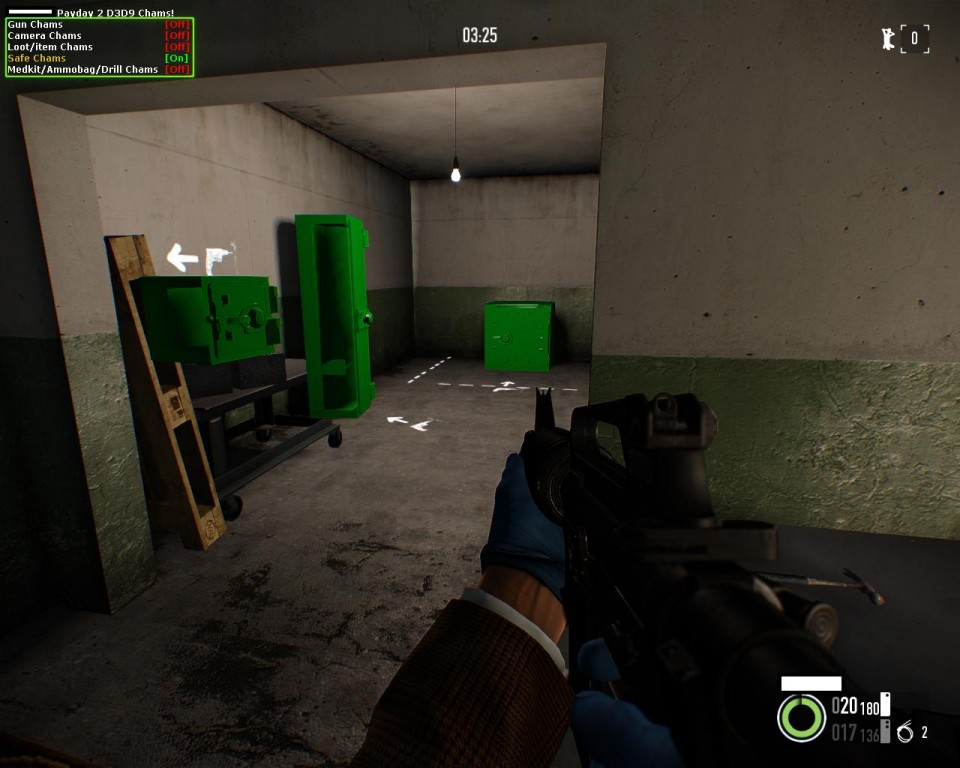Select the cable ties icon

point(905,733)
